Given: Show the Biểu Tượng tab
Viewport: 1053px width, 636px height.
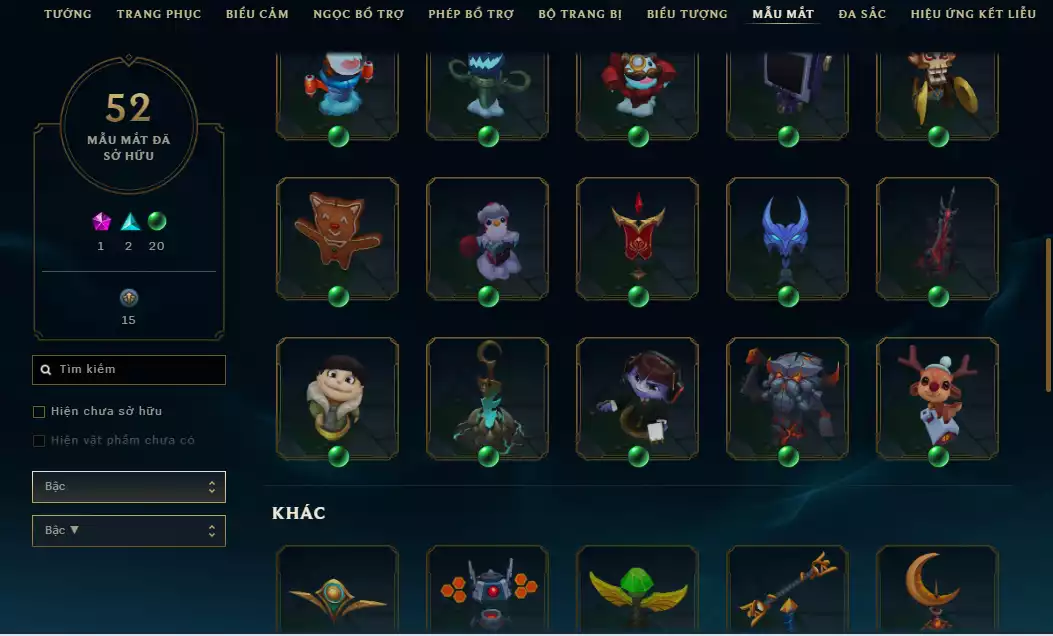Looking at the screenshot, I should (689, 14).
